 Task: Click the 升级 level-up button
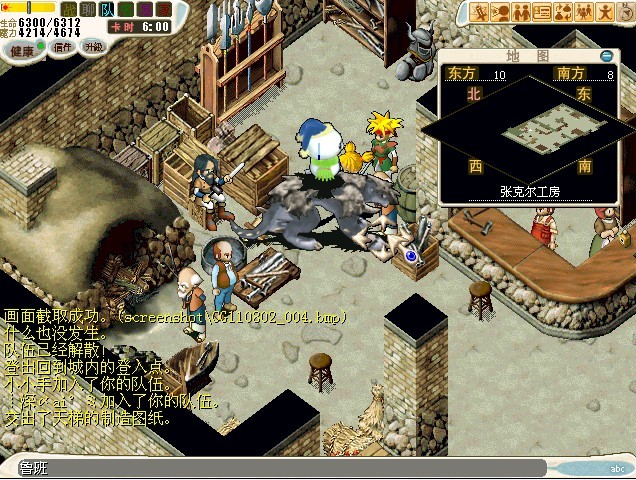click(x=93, y=47)
